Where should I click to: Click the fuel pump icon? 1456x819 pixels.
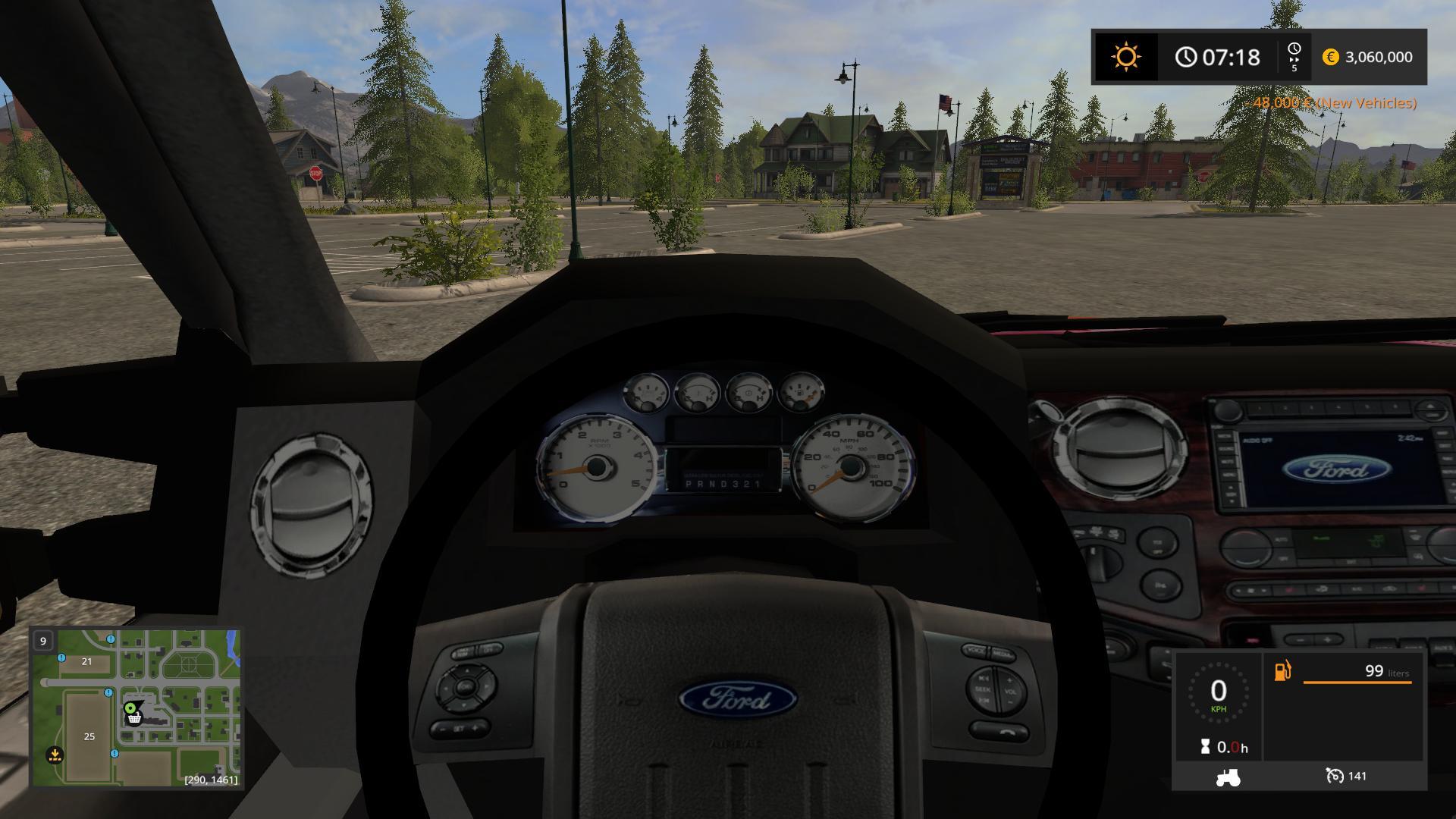tap(1282, 671)
